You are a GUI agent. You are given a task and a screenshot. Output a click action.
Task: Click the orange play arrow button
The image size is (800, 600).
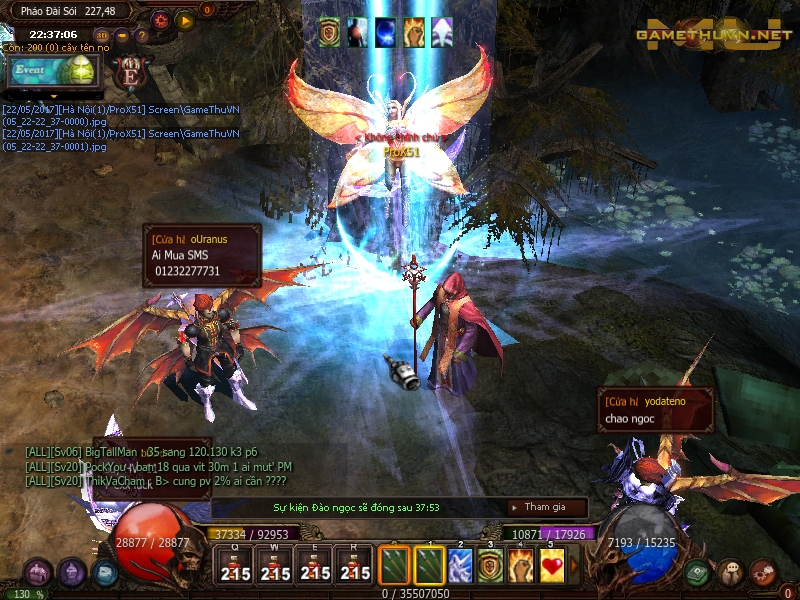185,19
